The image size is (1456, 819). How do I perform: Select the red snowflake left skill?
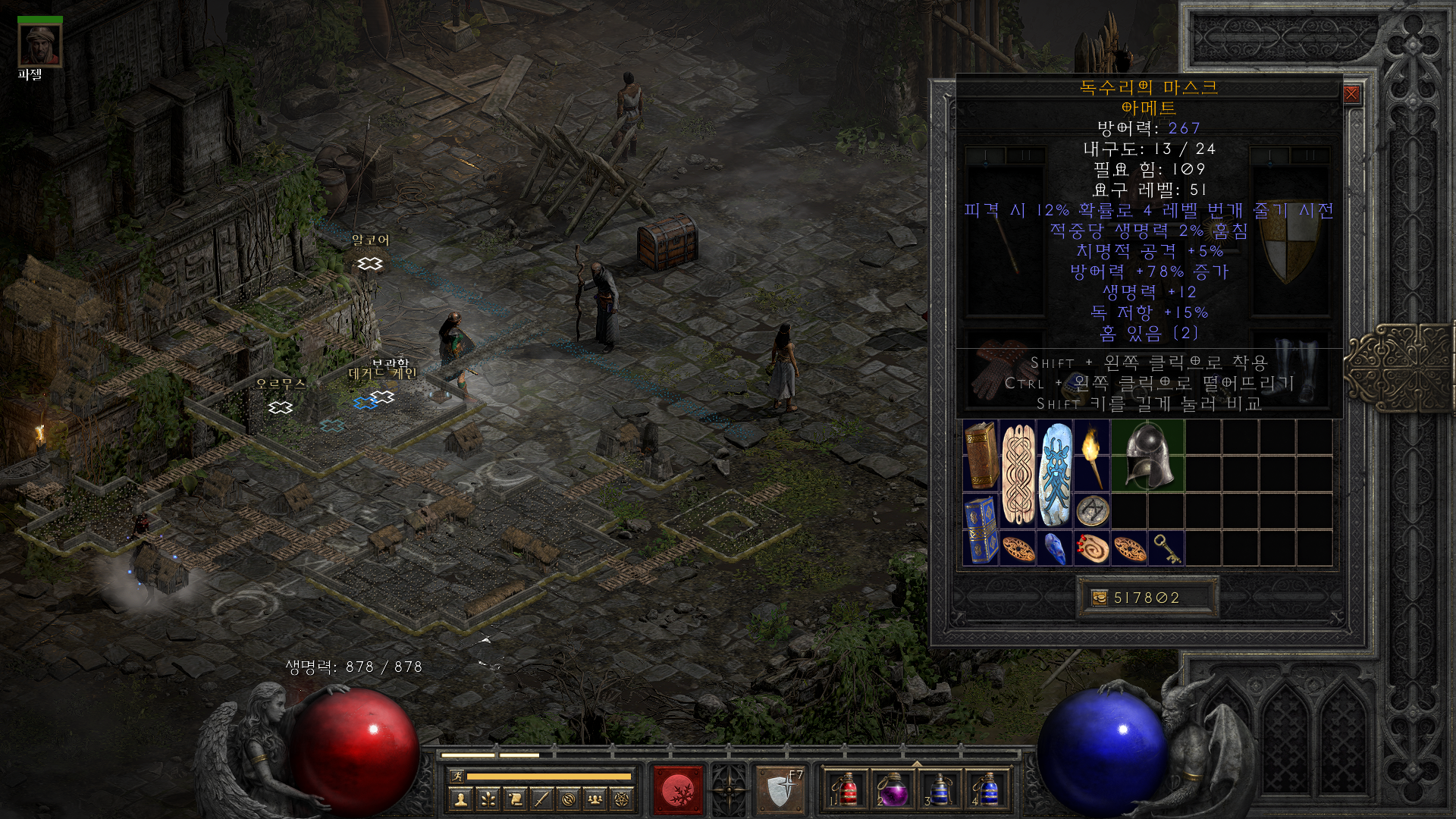(678, 790)
